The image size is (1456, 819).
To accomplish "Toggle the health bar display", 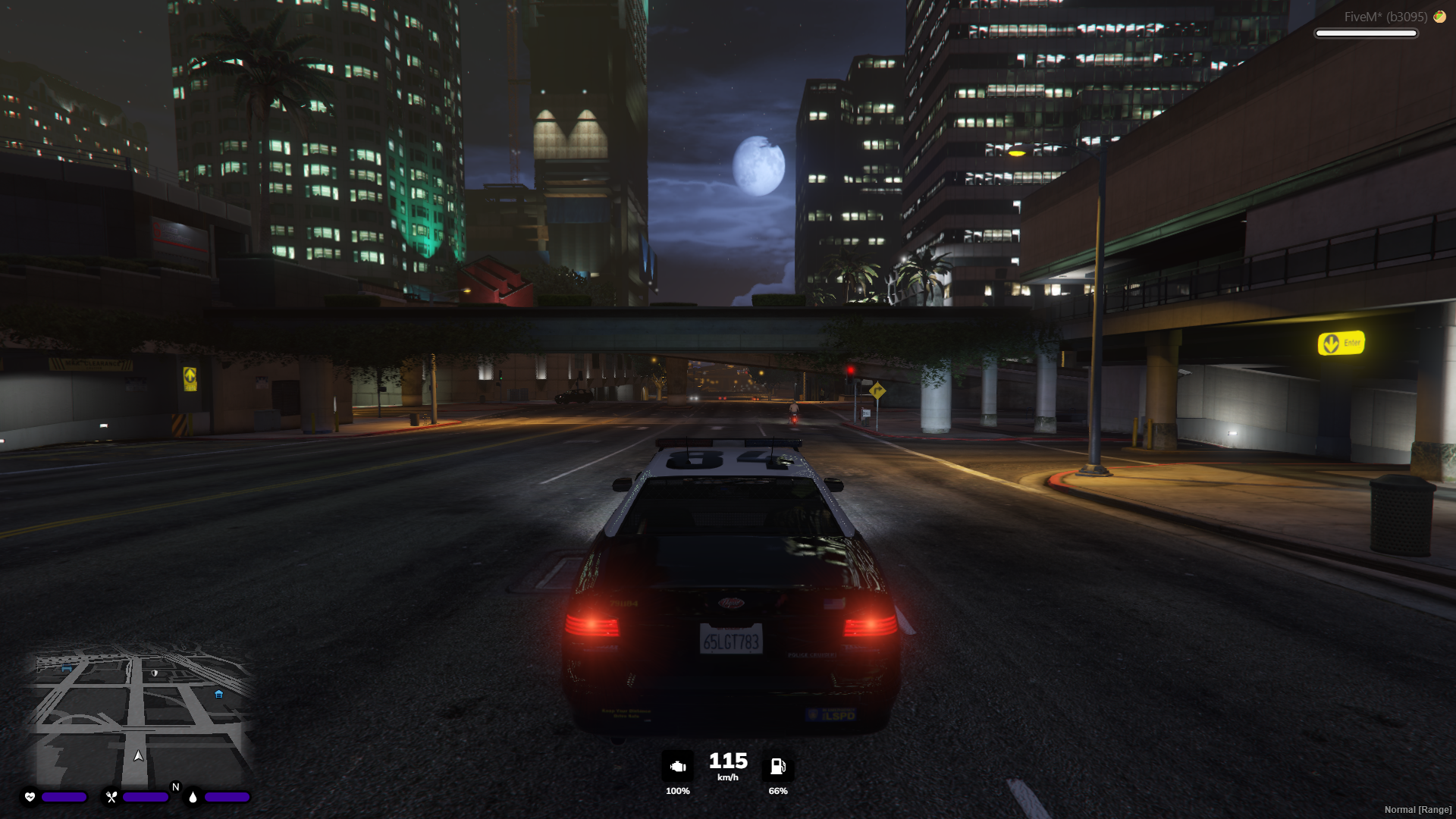I will (x=63, y=797).
